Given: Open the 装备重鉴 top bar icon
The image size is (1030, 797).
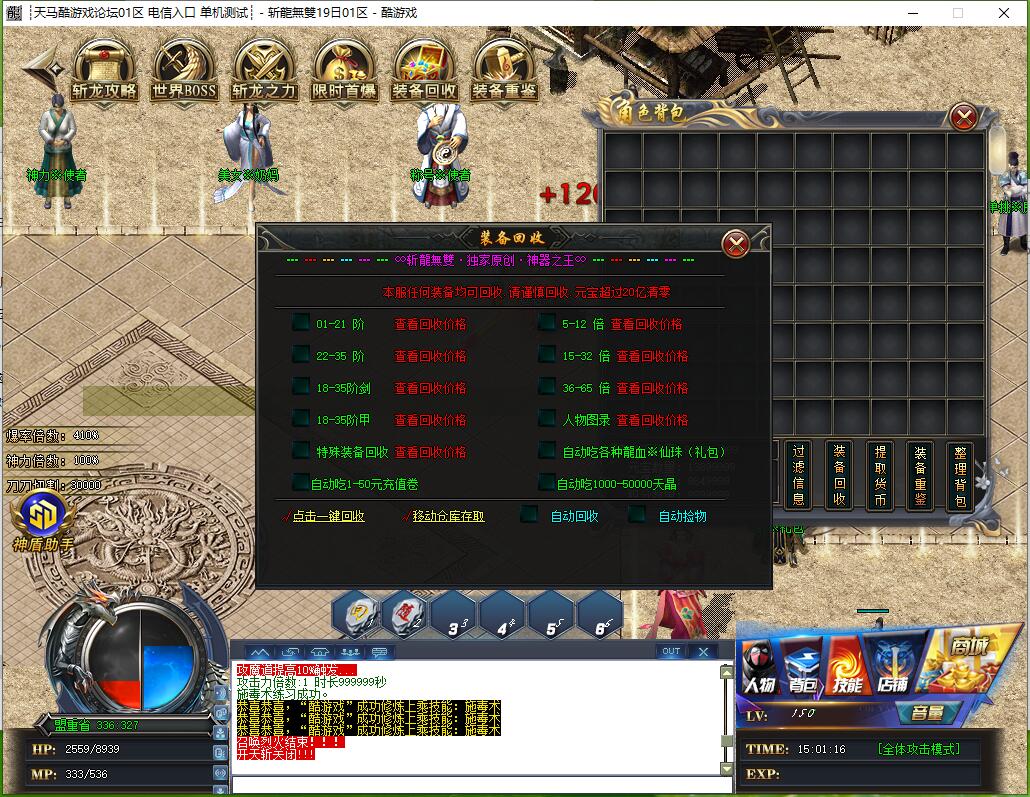Looking at the screenshot, I should tap(504, 70).
